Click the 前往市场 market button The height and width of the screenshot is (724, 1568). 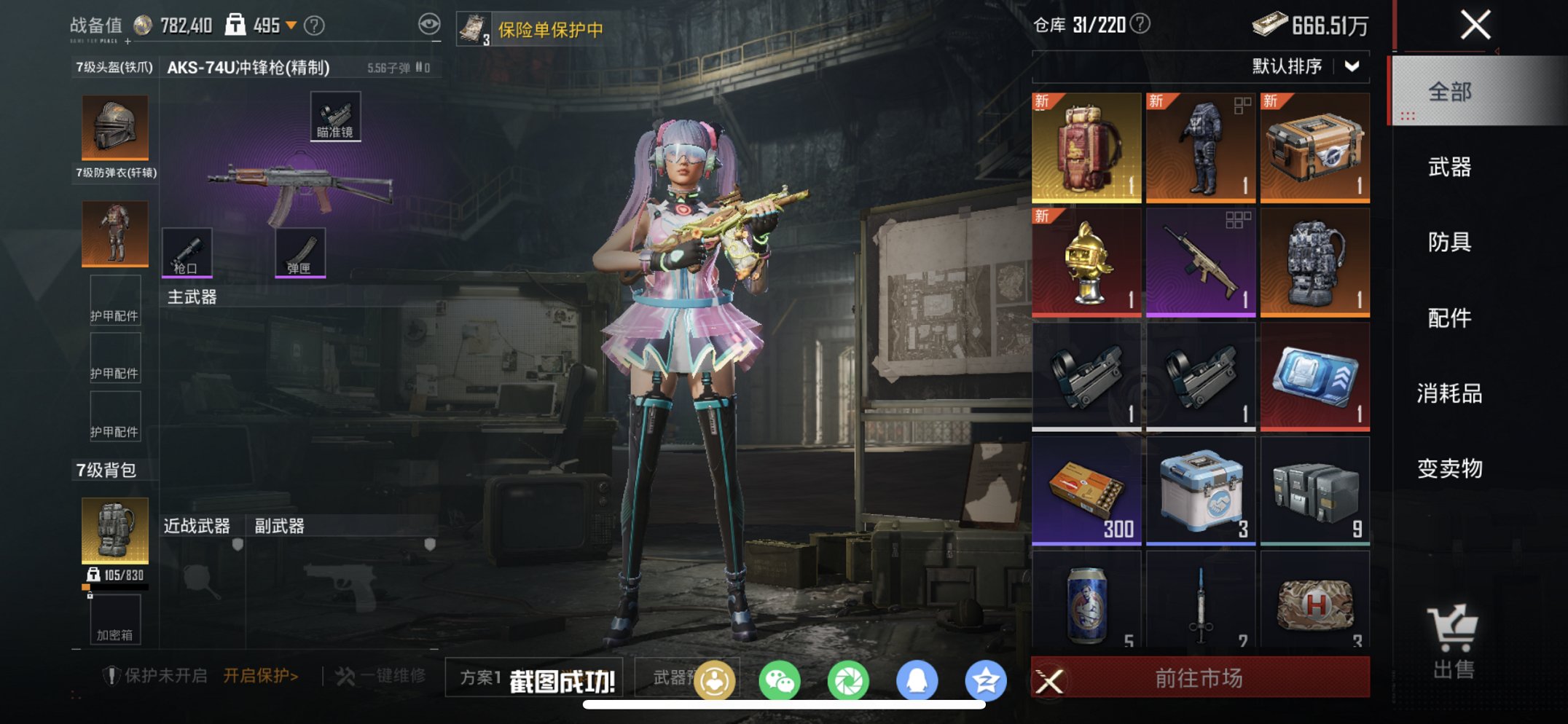click(x=1200, y=677)
